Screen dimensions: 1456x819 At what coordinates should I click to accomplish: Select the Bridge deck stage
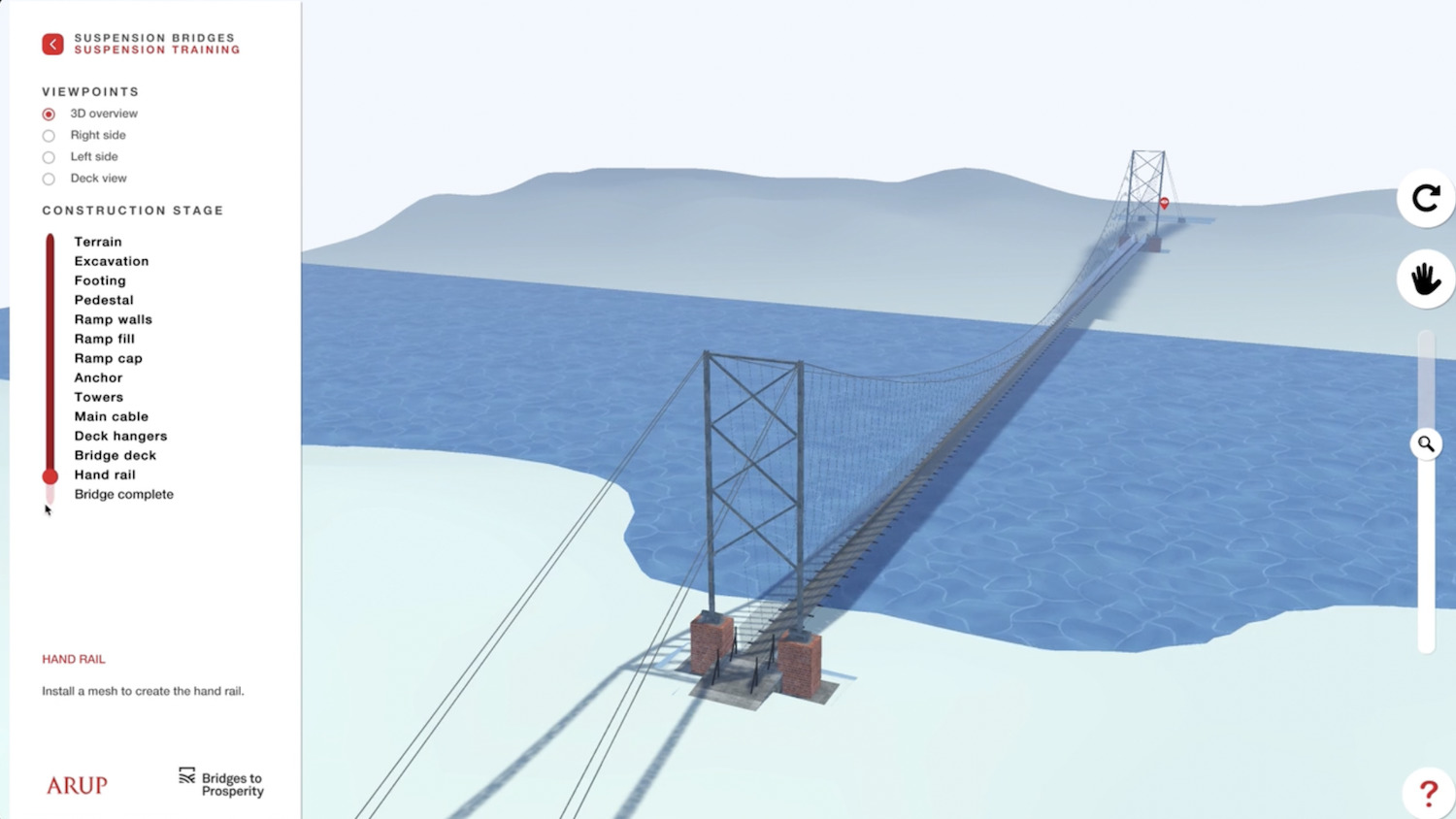coord(115,455)
